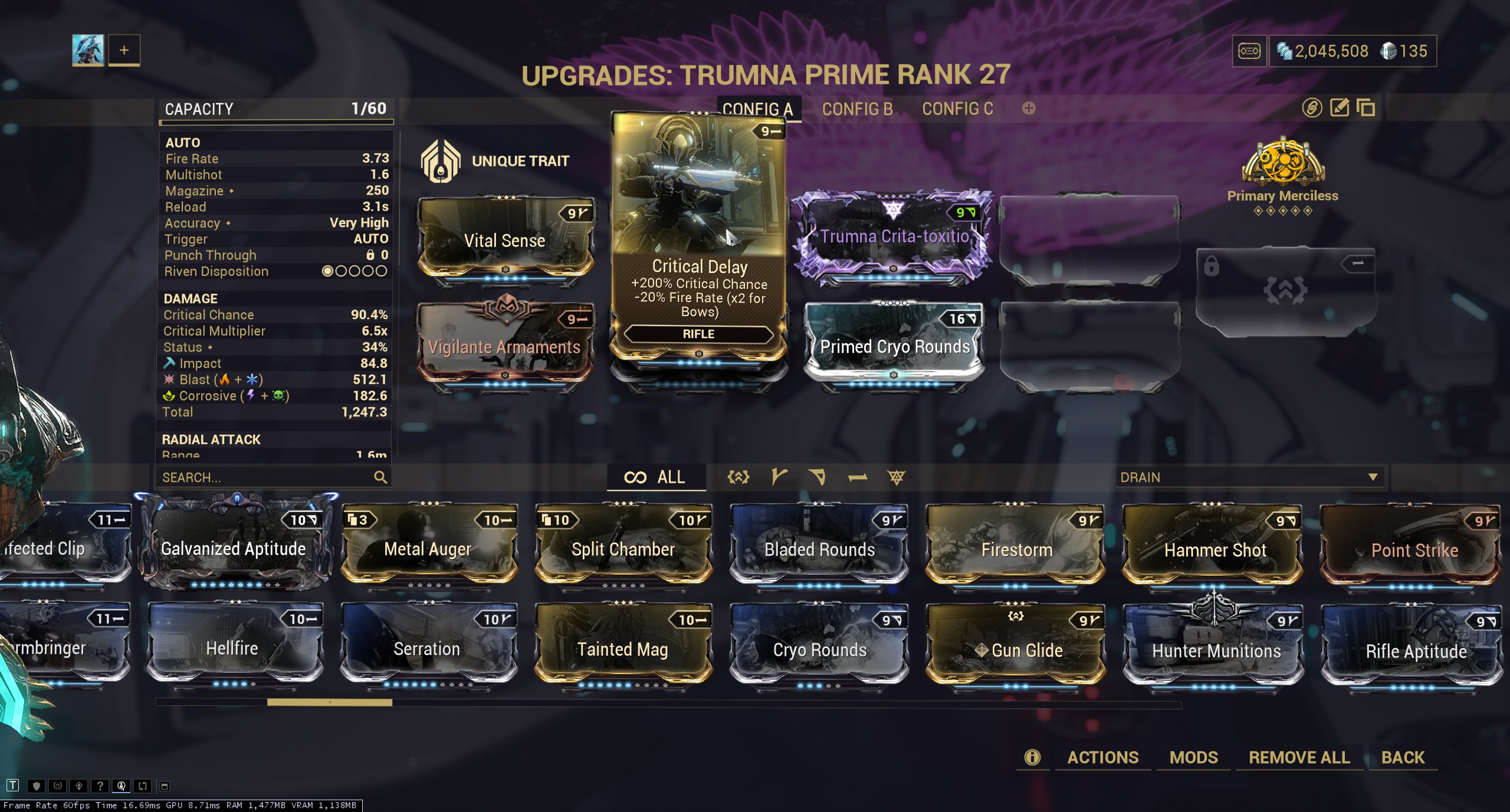1510x812 pixels.
Task: Pick the Trumna Crita-toxitio riven mod
Action: click(894, 237)
